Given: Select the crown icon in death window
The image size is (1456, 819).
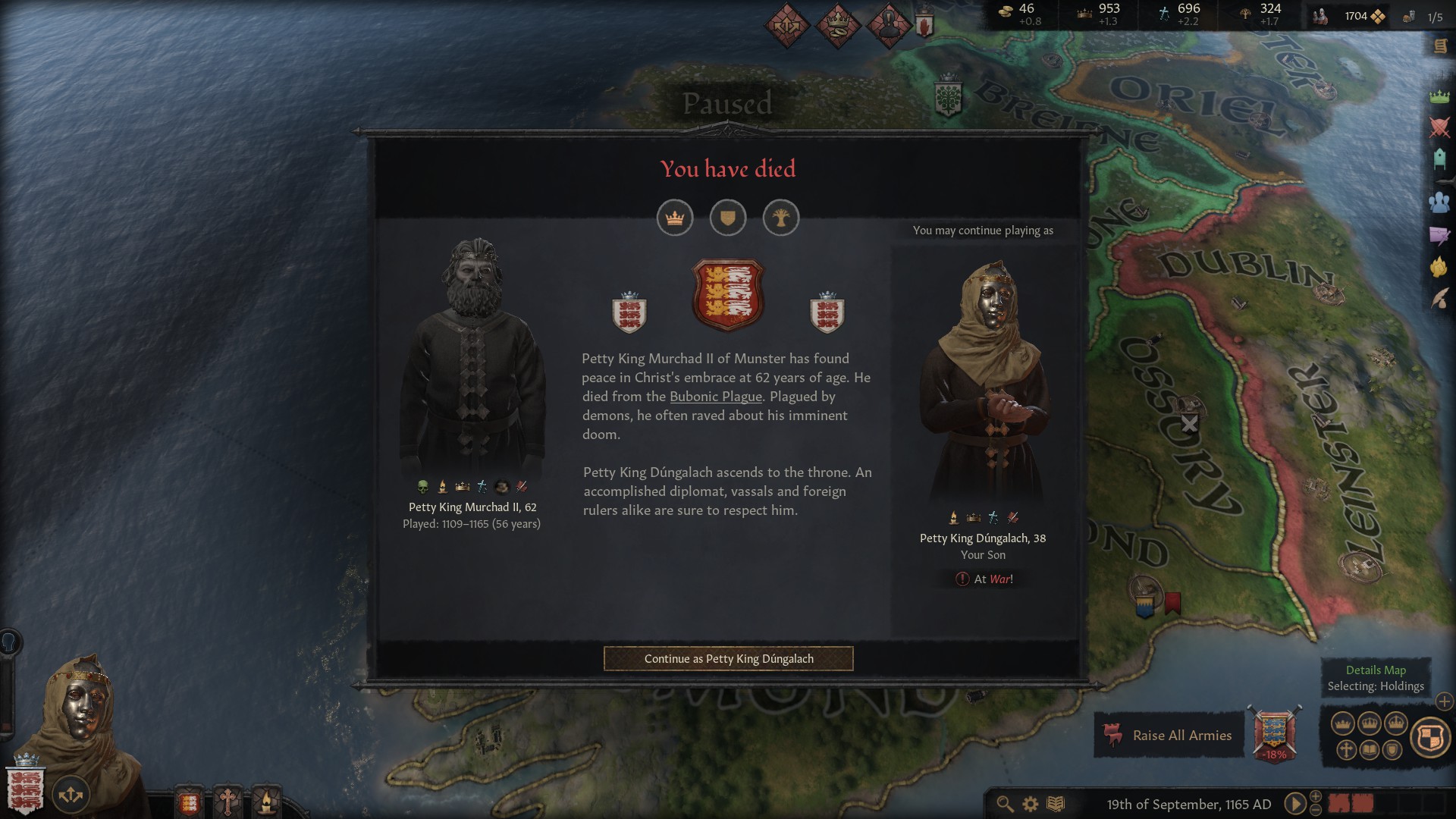Looking at the screenshot, I should [x=675, y=218].
